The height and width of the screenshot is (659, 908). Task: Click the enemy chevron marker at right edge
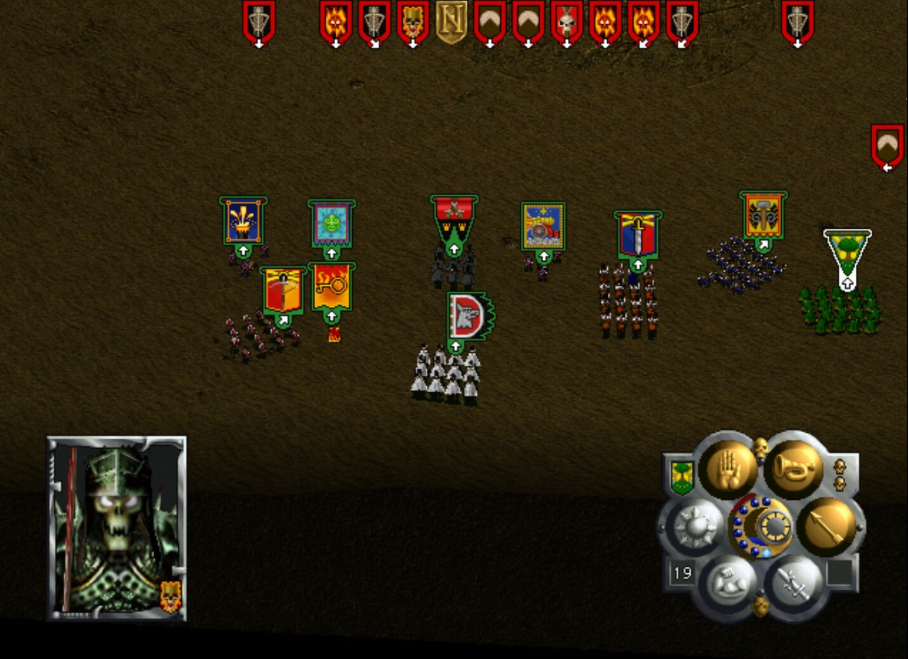[x=887, y=145]
